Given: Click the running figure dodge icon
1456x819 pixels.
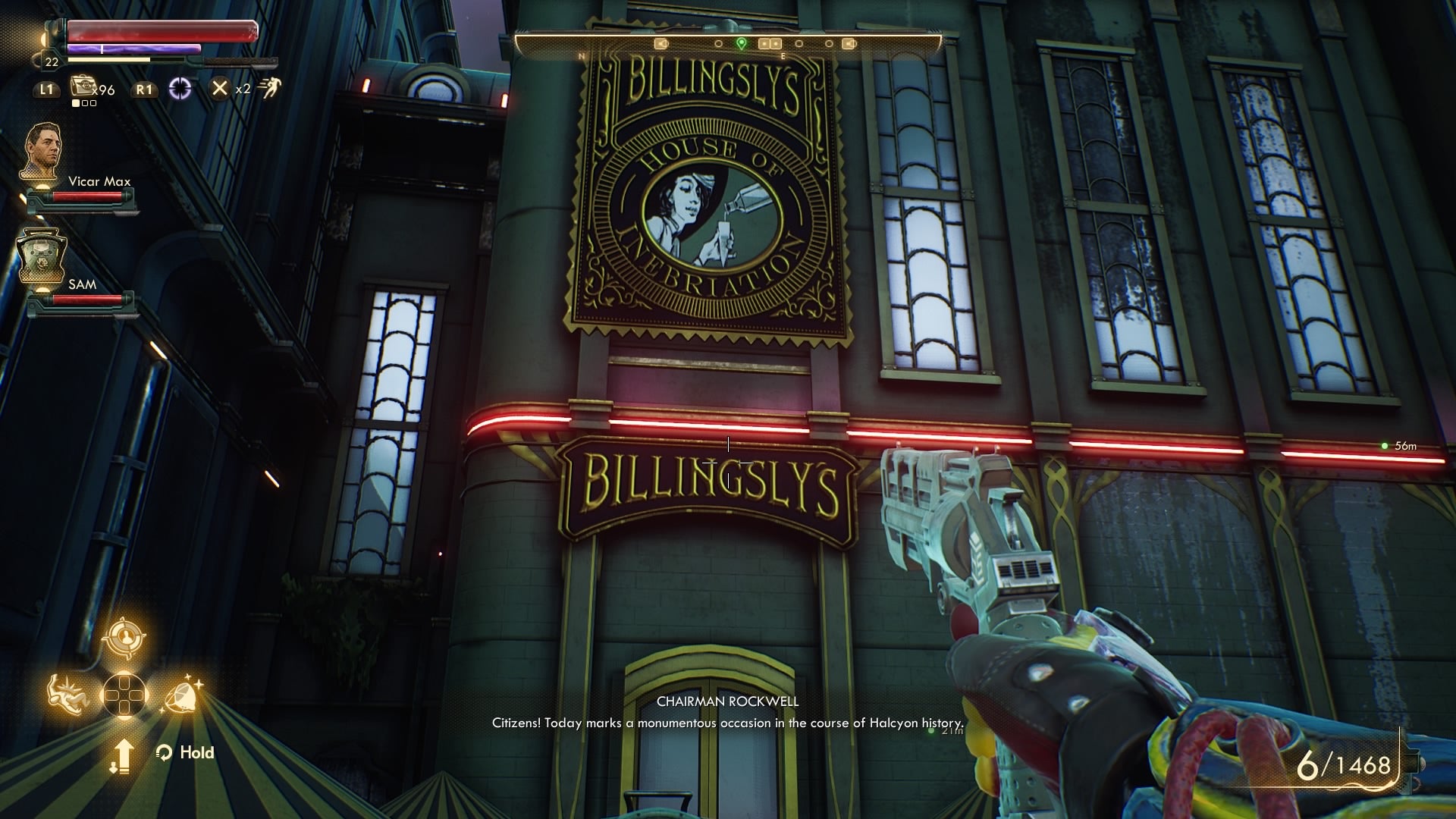Looking at the screenshot, I should click(x=269, y=88).
